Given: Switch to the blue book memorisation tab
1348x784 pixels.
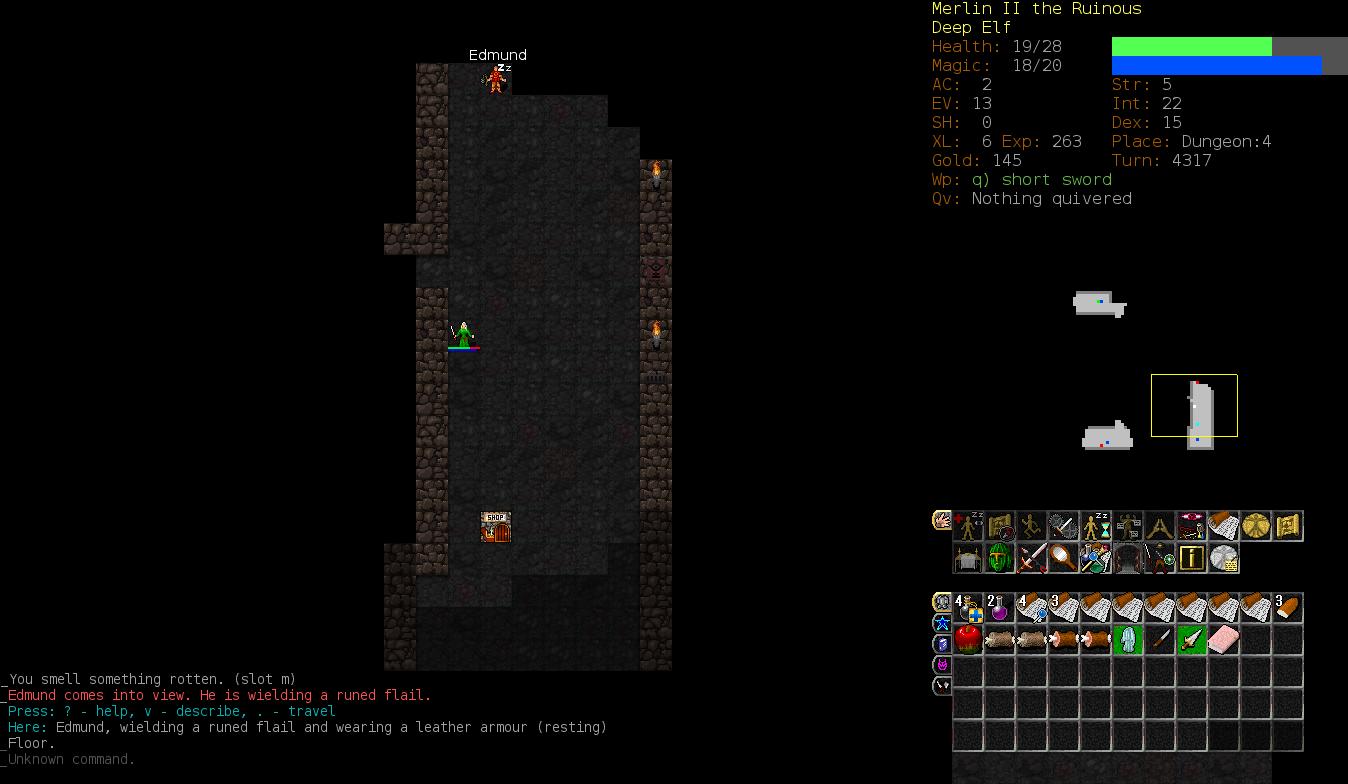Looking at the screenshot, I should coord(942,644).
